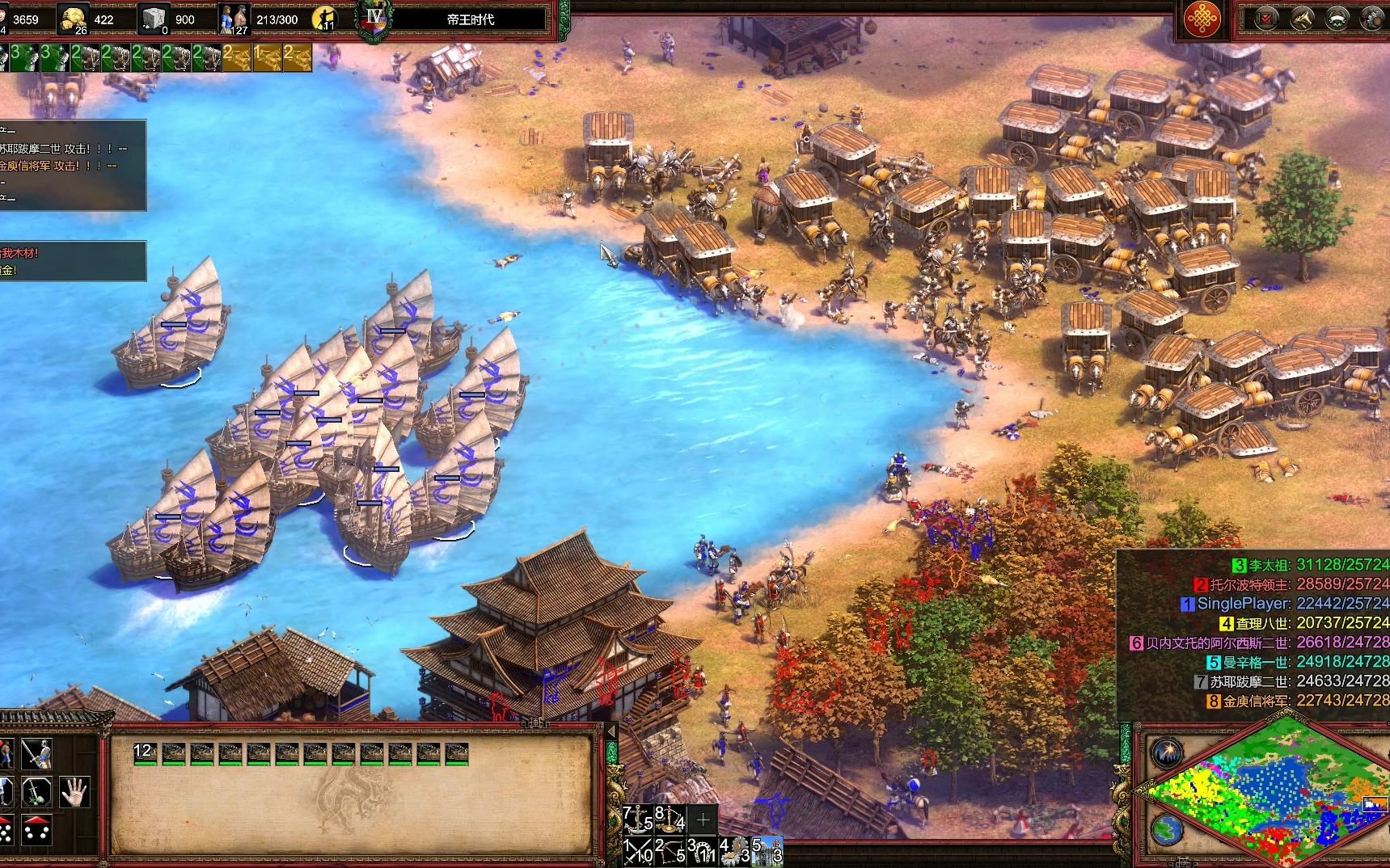Viewport: 1390px width, 868px height.
Task: Select control group 1 crossed swords
Action: coord(638,850)
